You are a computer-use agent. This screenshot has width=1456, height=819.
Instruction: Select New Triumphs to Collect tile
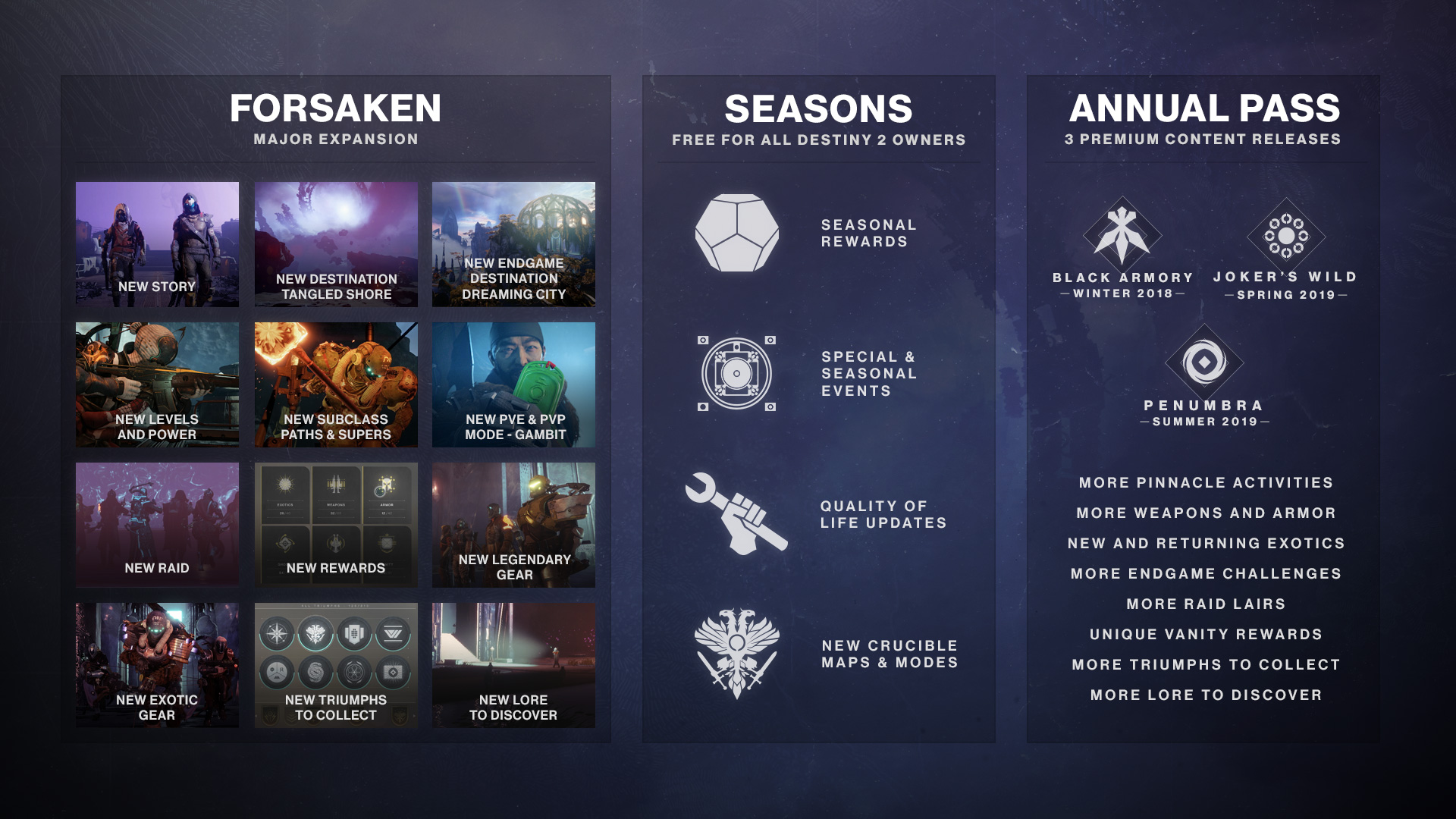[x=336, y=665]
